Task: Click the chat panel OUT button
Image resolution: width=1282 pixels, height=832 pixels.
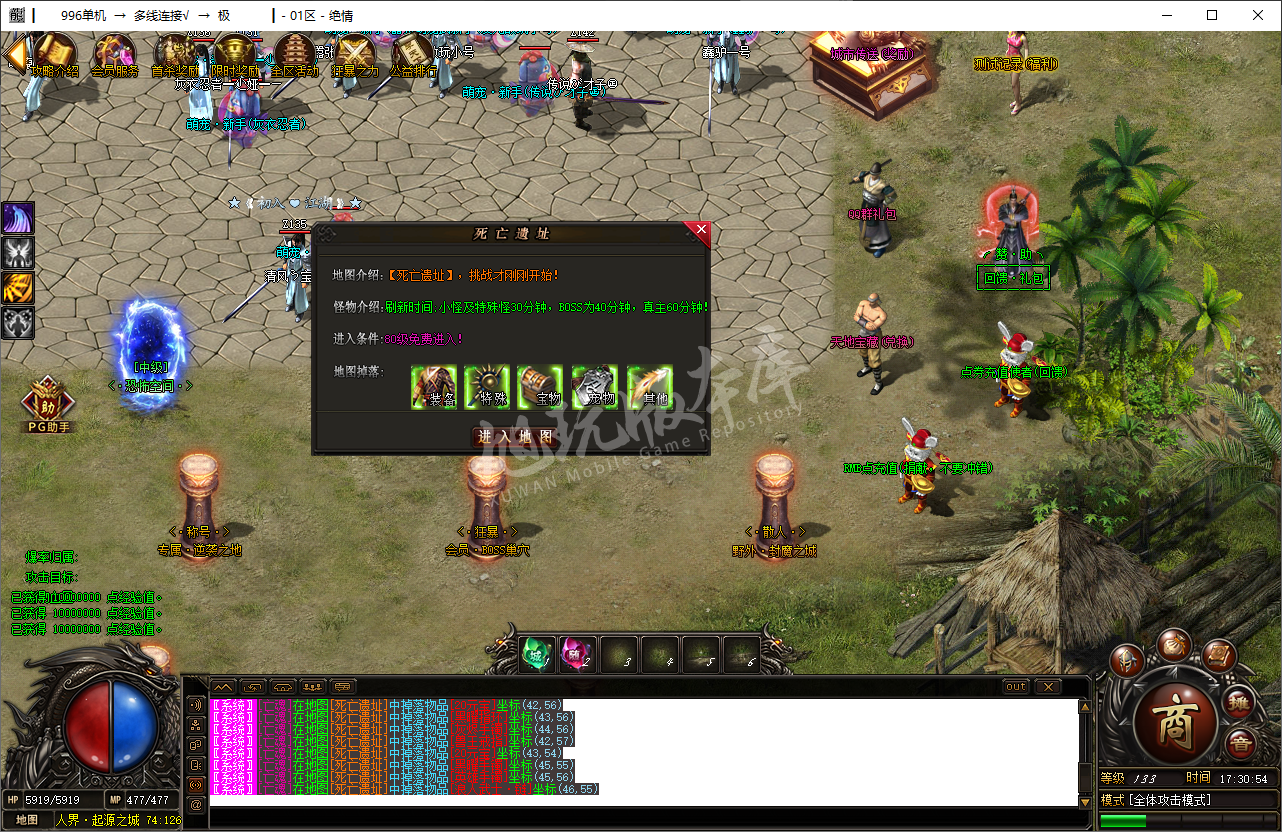Action: pyautogui.click(x=1016, y=687)
